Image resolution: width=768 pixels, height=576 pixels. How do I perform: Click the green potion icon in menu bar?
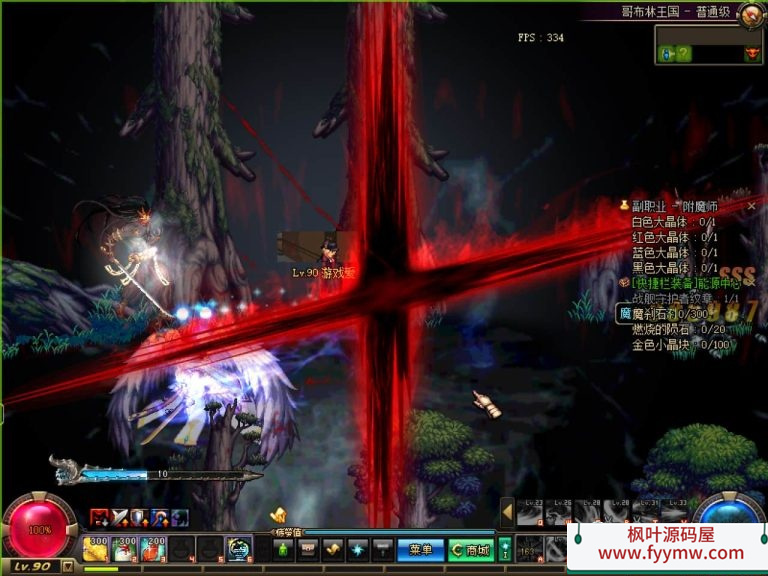283,549
